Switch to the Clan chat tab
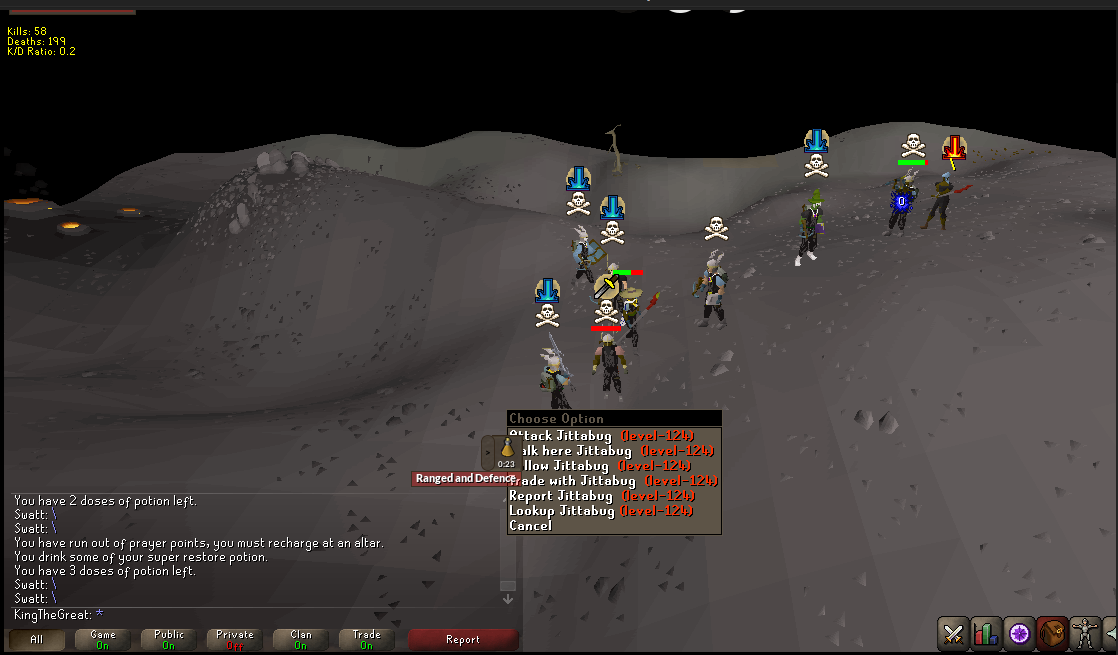 [x=301, y=640]
